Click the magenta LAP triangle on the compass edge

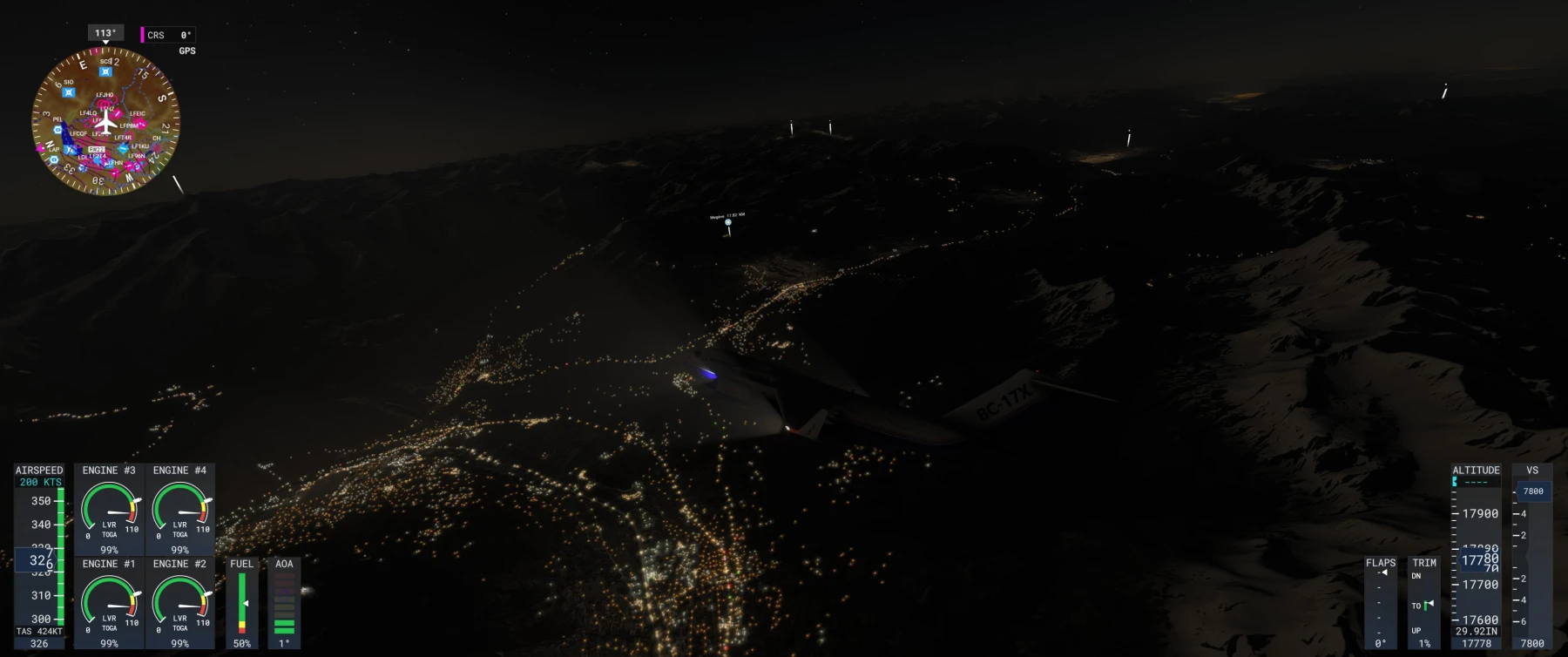[x=40, y=148]
